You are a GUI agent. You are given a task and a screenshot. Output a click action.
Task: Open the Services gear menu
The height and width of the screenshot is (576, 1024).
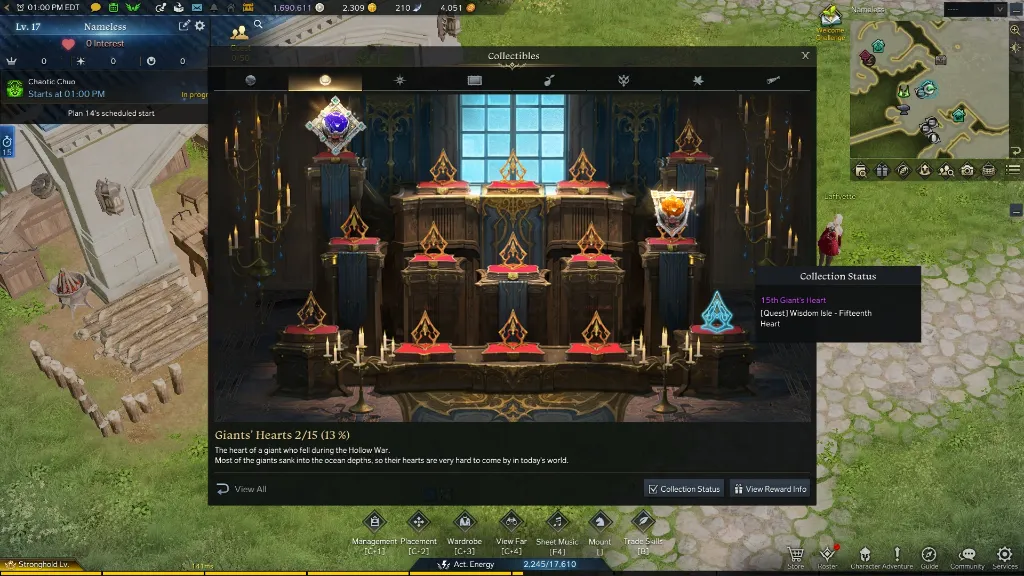pyautogui.click(x=1004, y=555)
